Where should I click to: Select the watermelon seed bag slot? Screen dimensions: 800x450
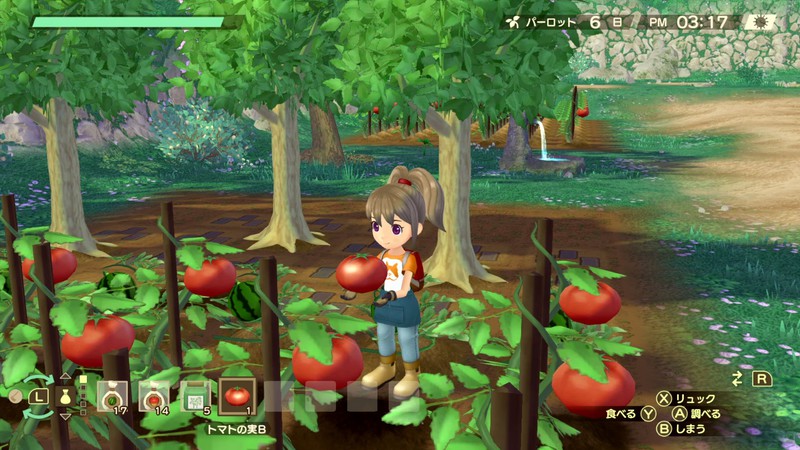pyautogui.click(x=111, y=396)
